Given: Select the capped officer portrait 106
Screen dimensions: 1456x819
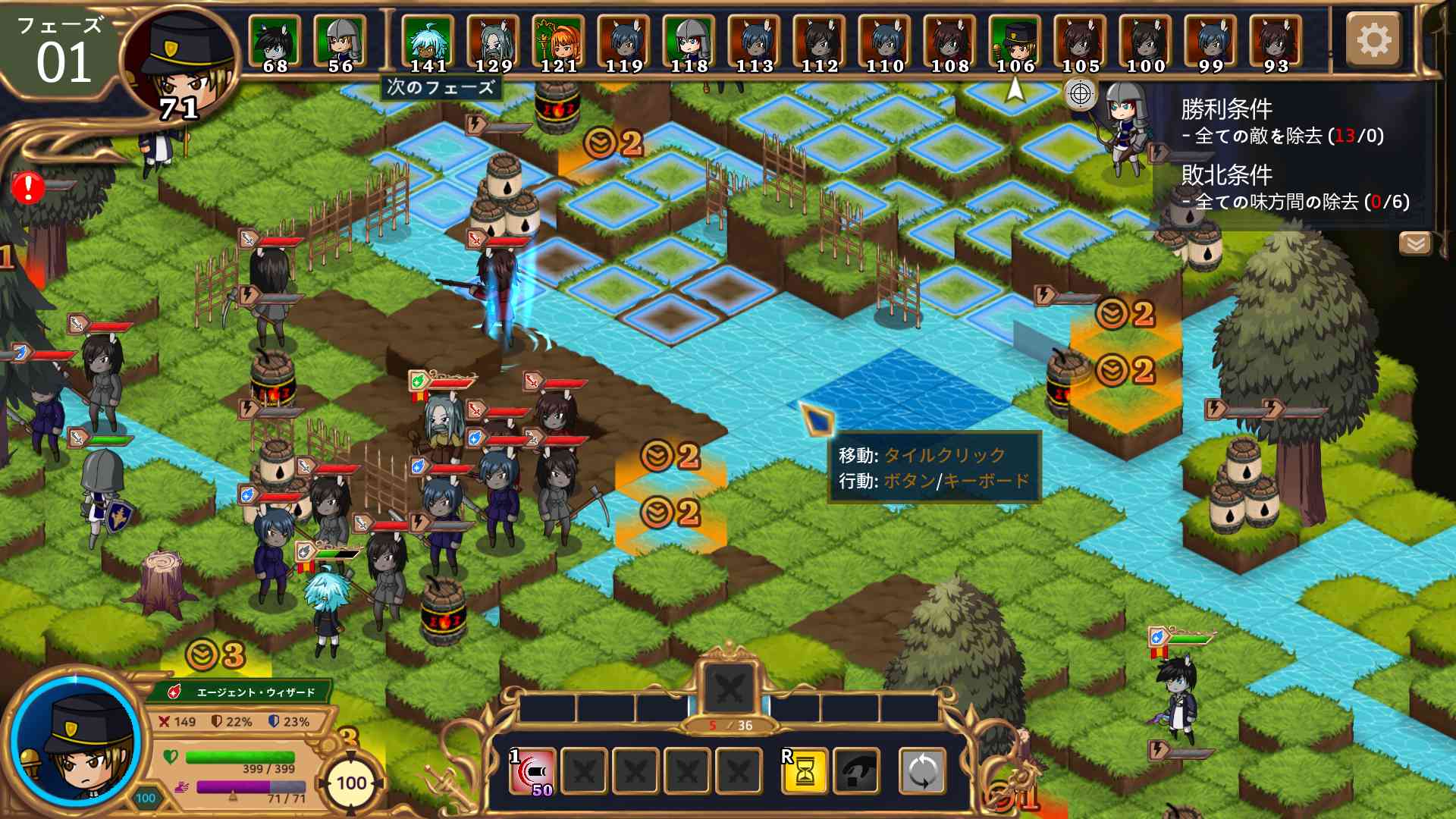Looking at the screenshot, I should [x=1015, y=42].
